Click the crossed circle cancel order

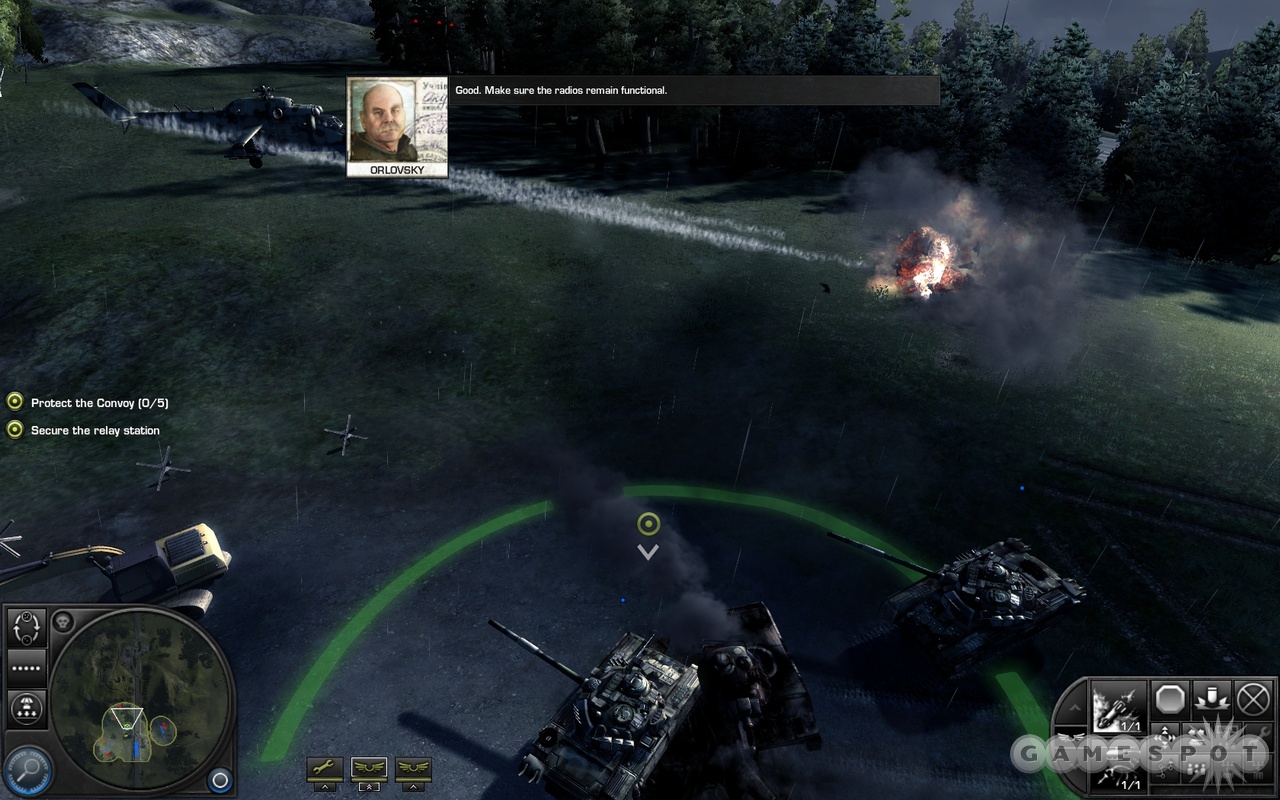1253,698
